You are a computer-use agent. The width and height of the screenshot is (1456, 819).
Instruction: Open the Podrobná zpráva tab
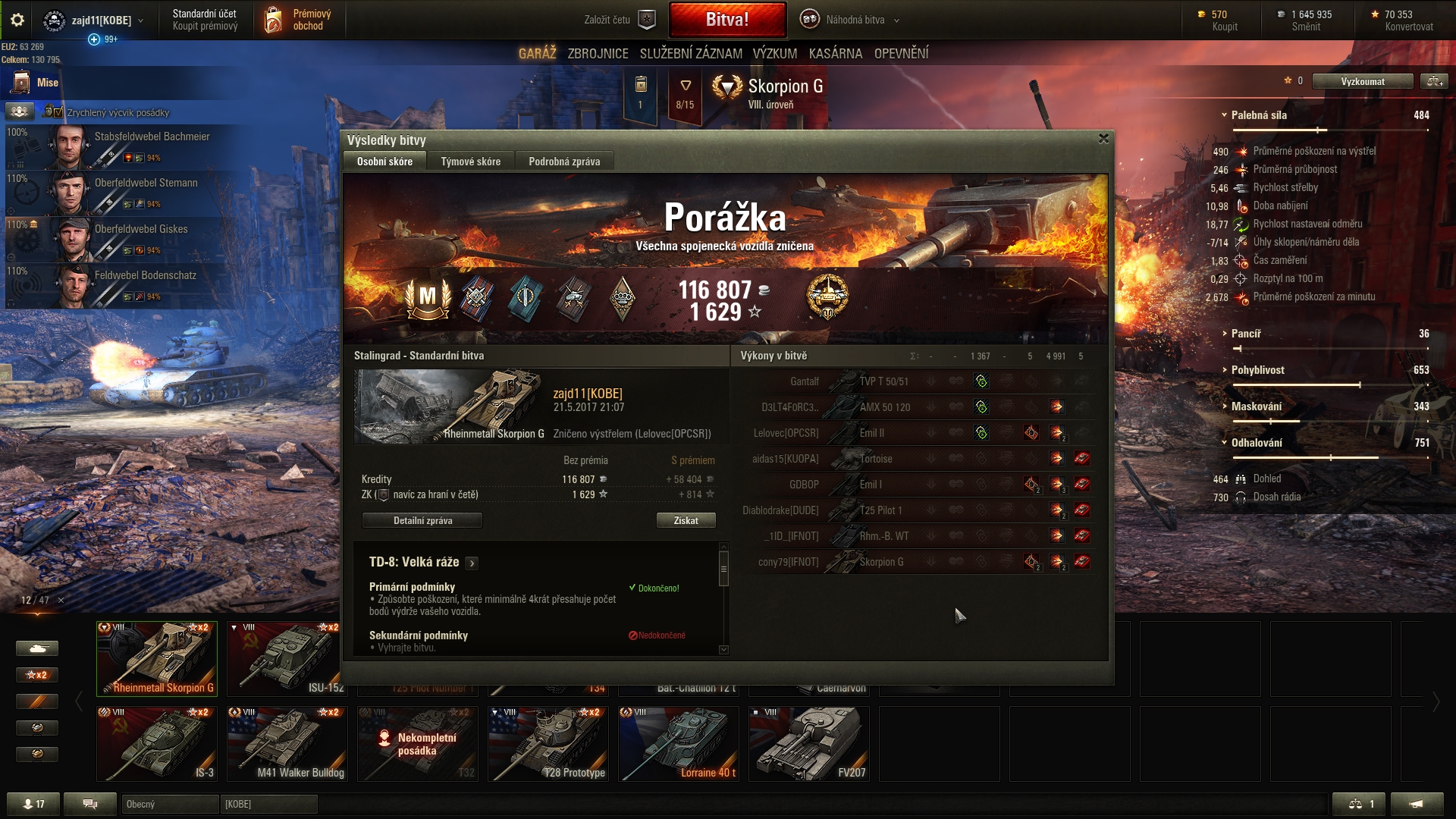pyautogui.click(x=564, y=162)
